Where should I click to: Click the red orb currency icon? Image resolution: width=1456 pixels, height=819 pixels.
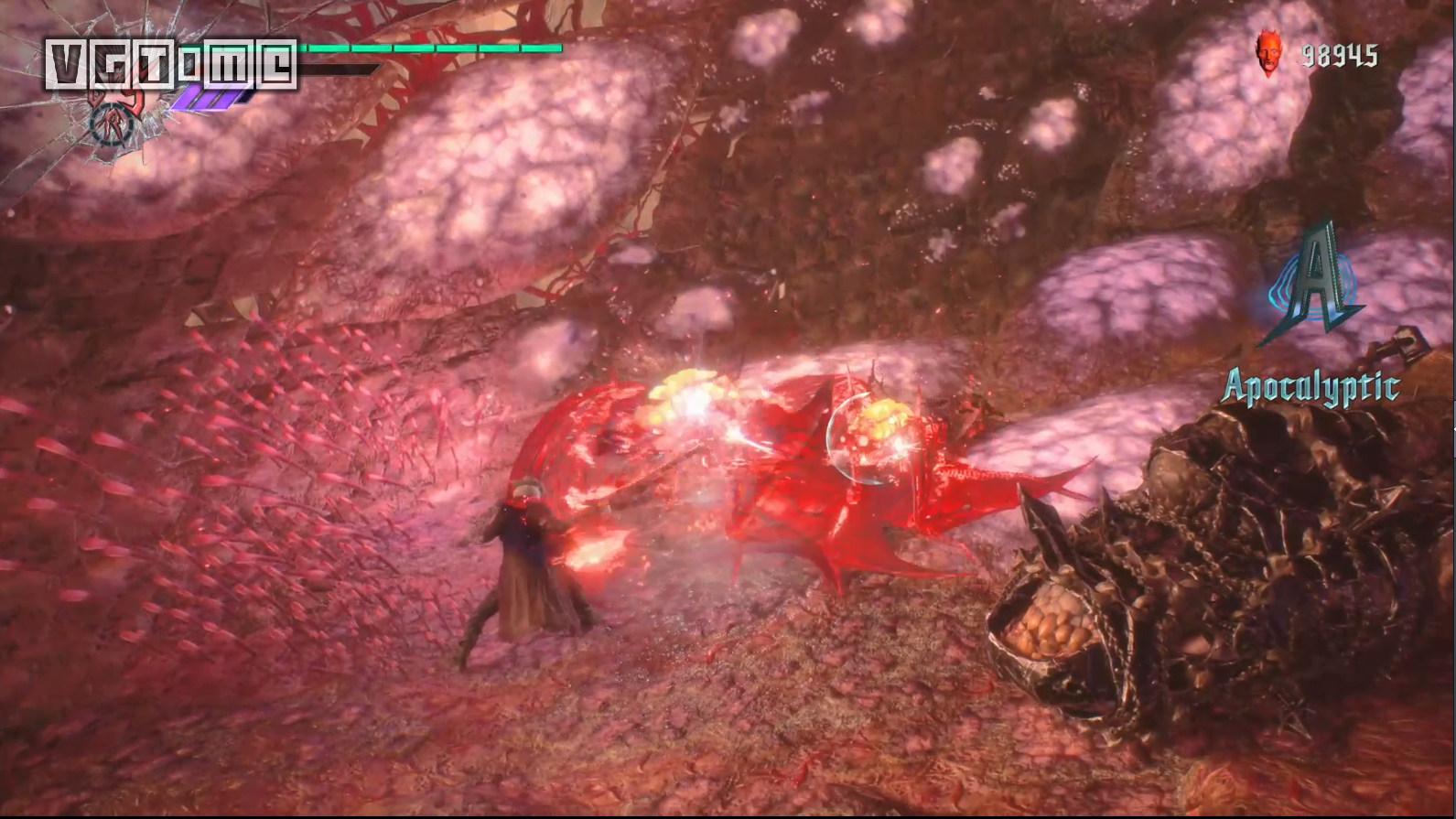[1268, 57]
